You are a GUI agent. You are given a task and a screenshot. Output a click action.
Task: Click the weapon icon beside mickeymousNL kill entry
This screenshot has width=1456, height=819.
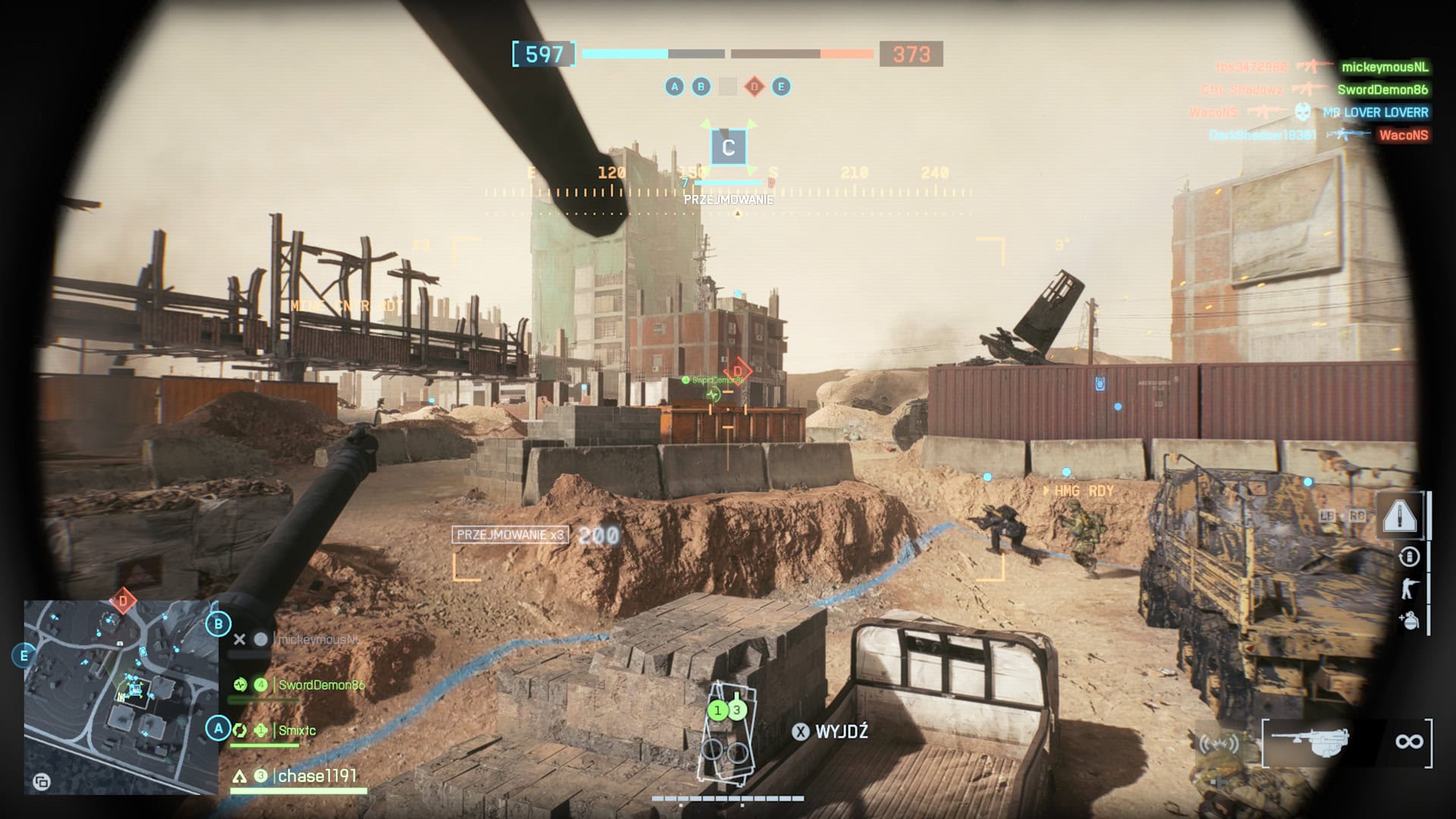1313,67
